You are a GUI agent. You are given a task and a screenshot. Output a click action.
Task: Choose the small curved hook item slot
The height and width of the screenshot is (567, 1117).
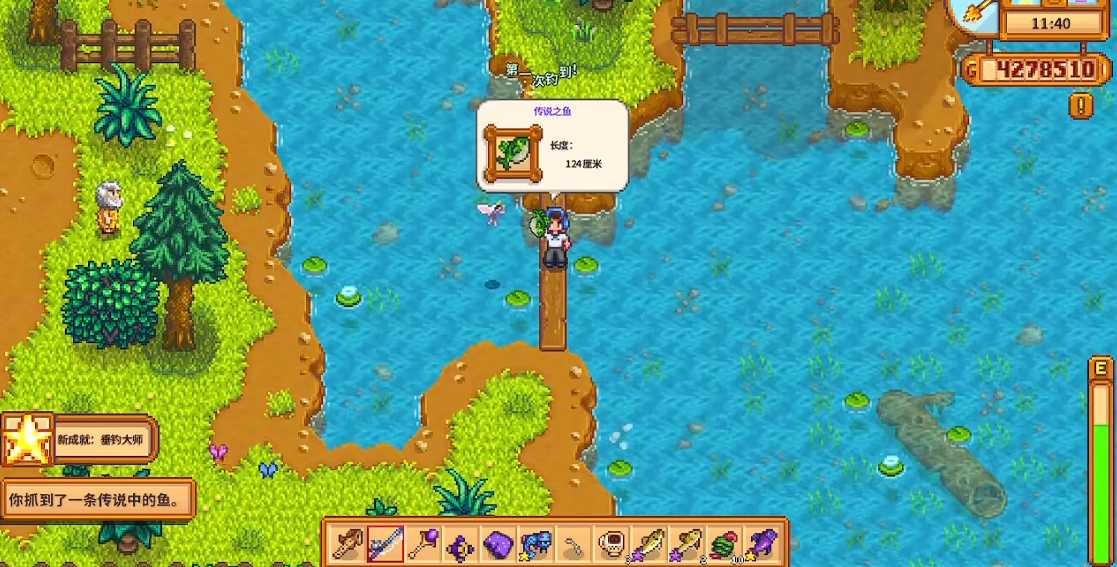[x=573, y=545]
